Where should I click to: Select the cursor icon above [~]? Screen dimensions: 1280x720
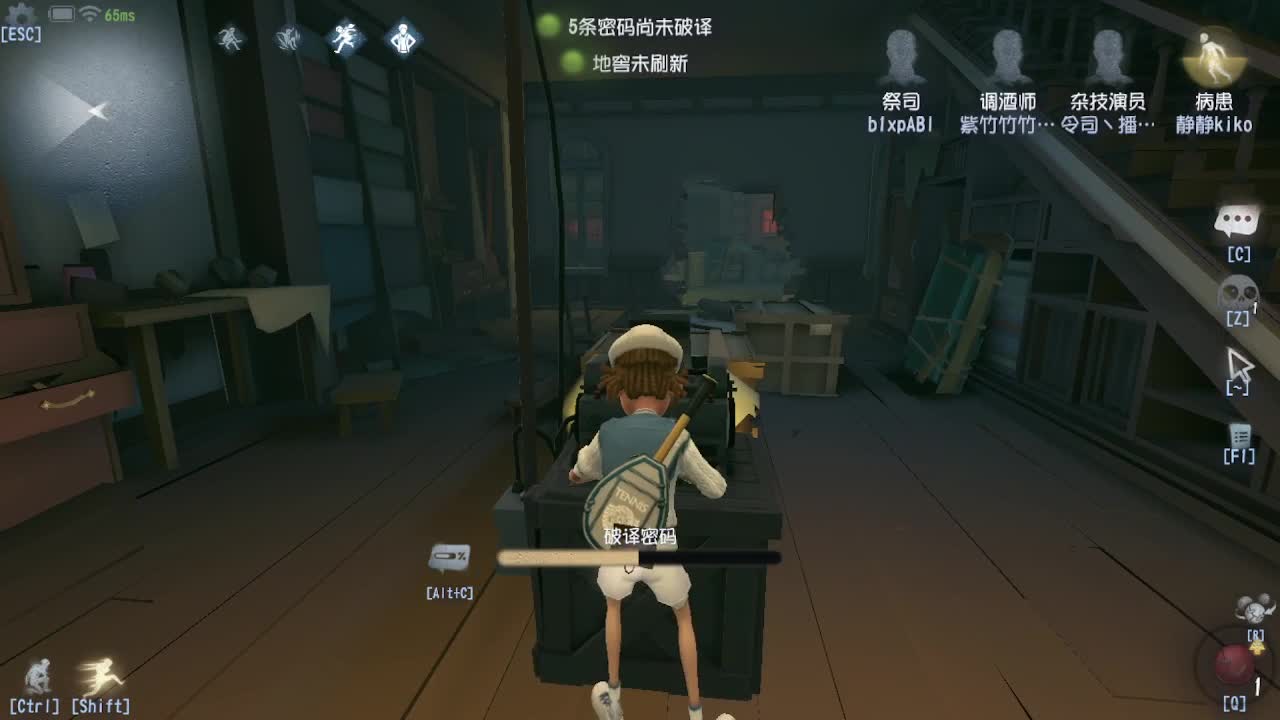coord(1240,365)
